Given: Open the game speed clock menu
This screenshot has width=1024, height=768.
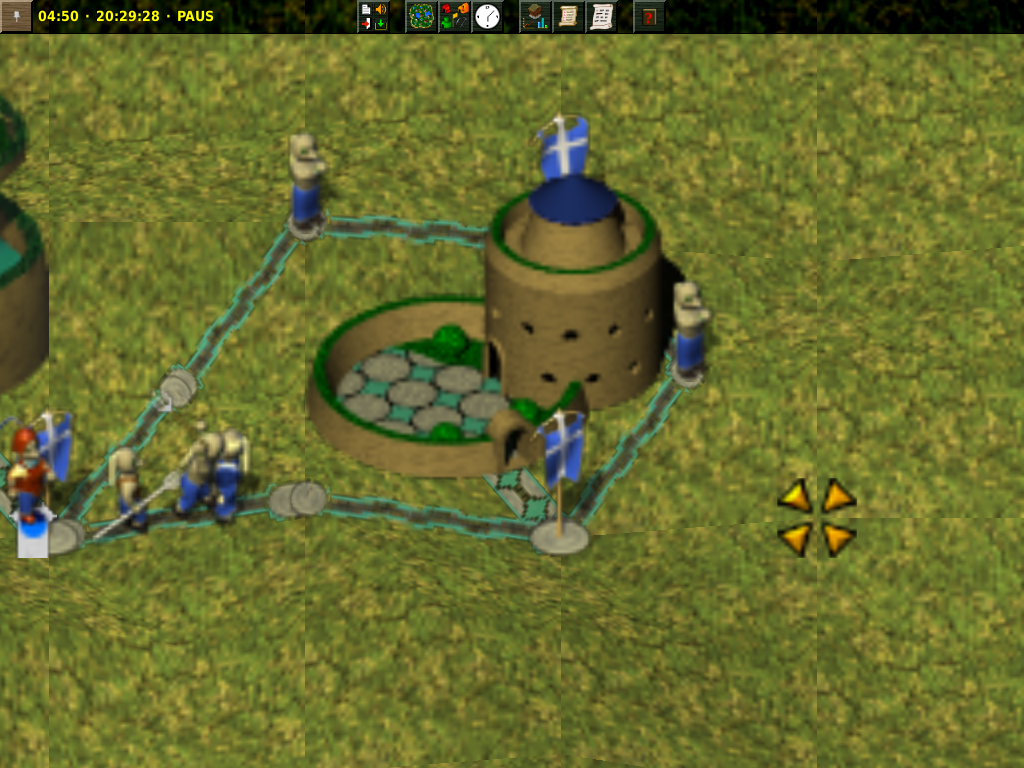Looking at the screenshot, I should tap(487, 16).
